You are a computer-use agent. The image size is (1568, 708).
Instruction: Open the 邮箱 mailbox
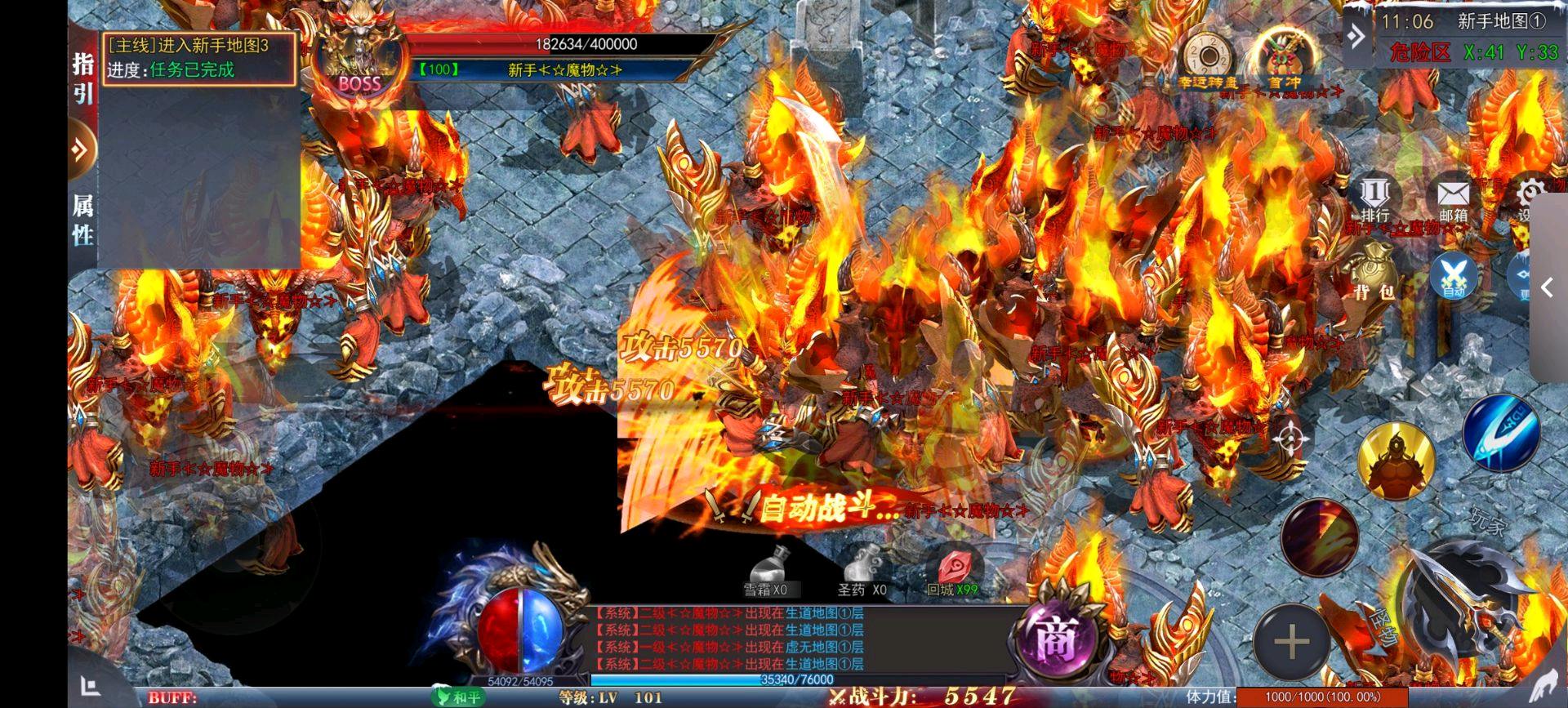(x=1453, y=200)
